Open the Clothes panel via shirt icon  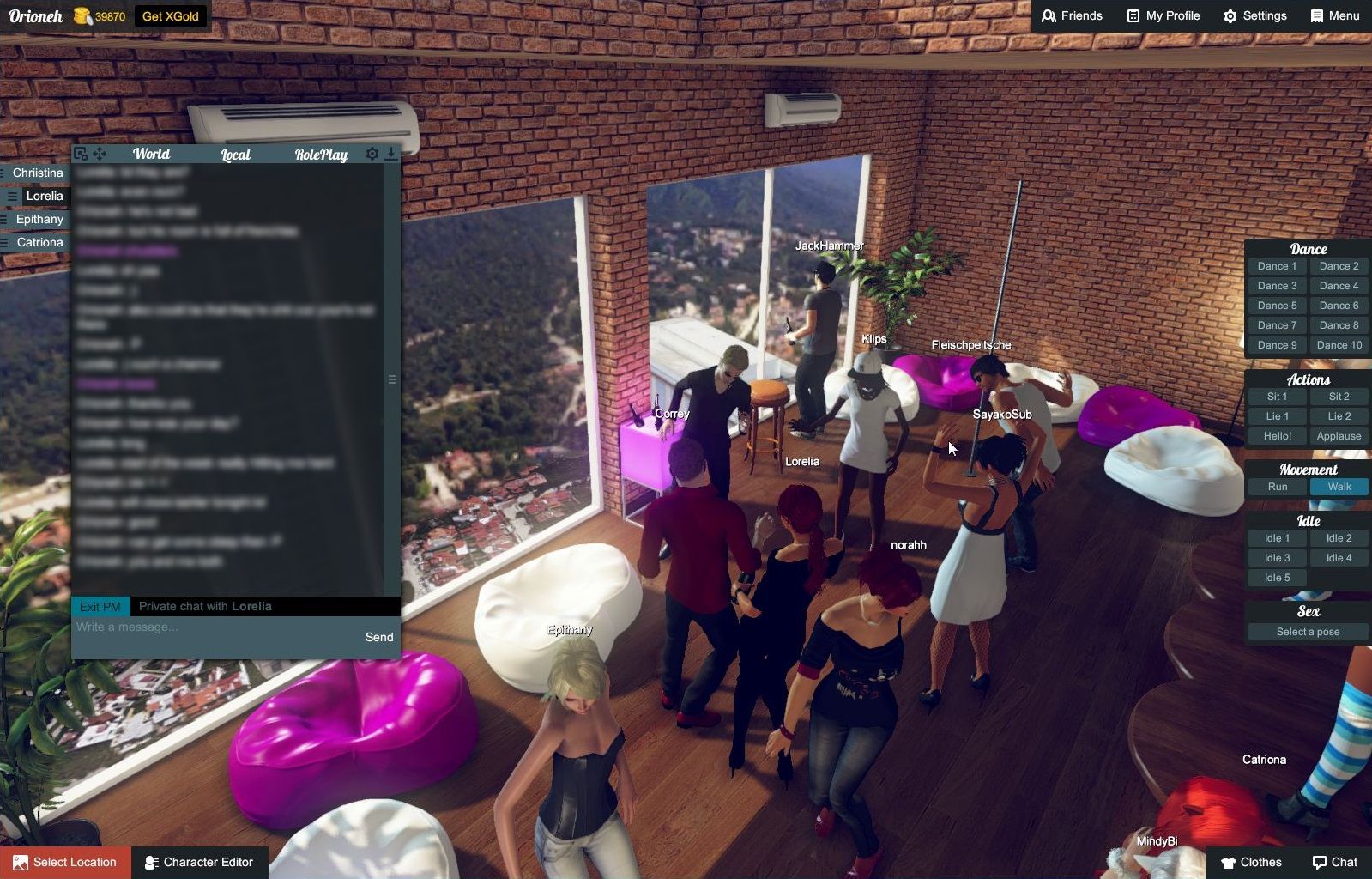pos(1252,862)
